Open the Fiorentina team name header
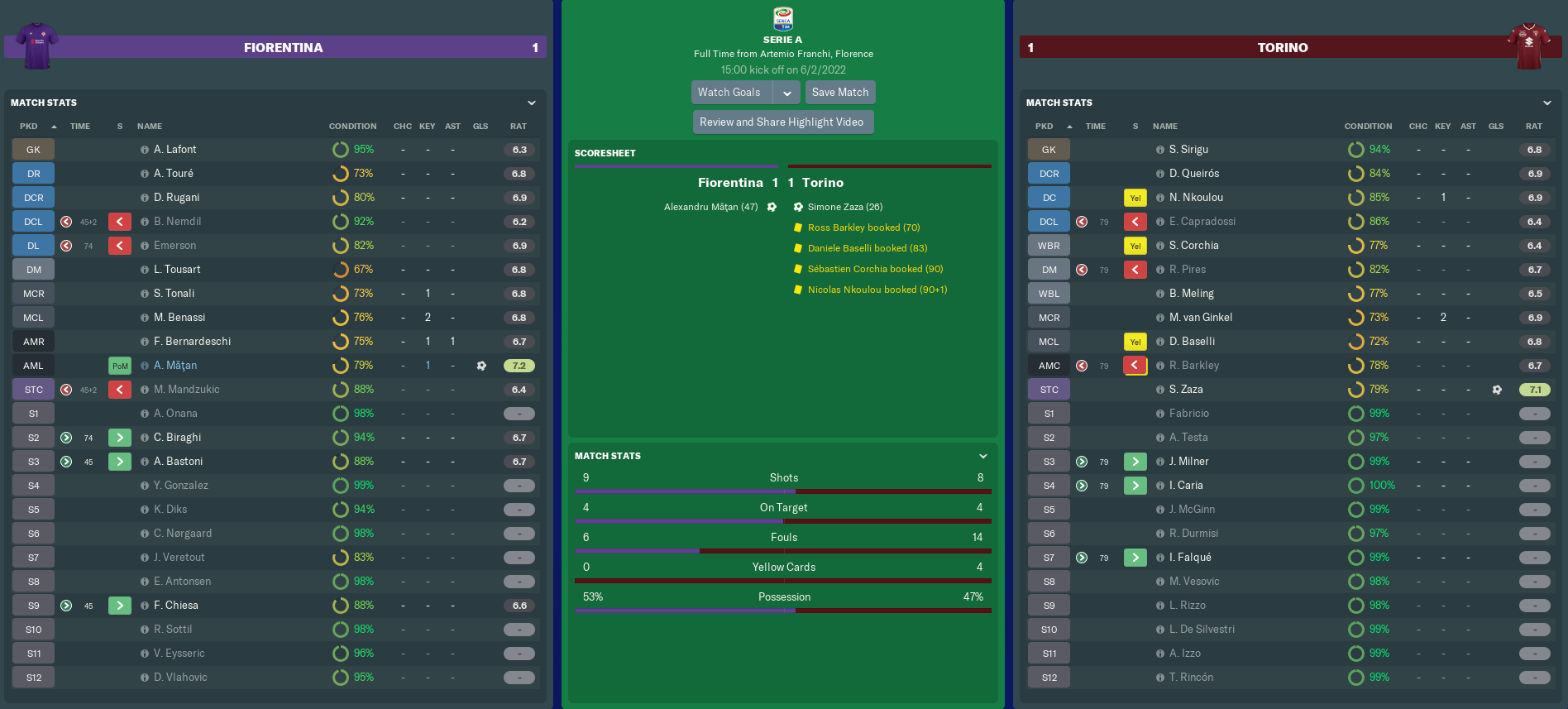 [283, 48]
